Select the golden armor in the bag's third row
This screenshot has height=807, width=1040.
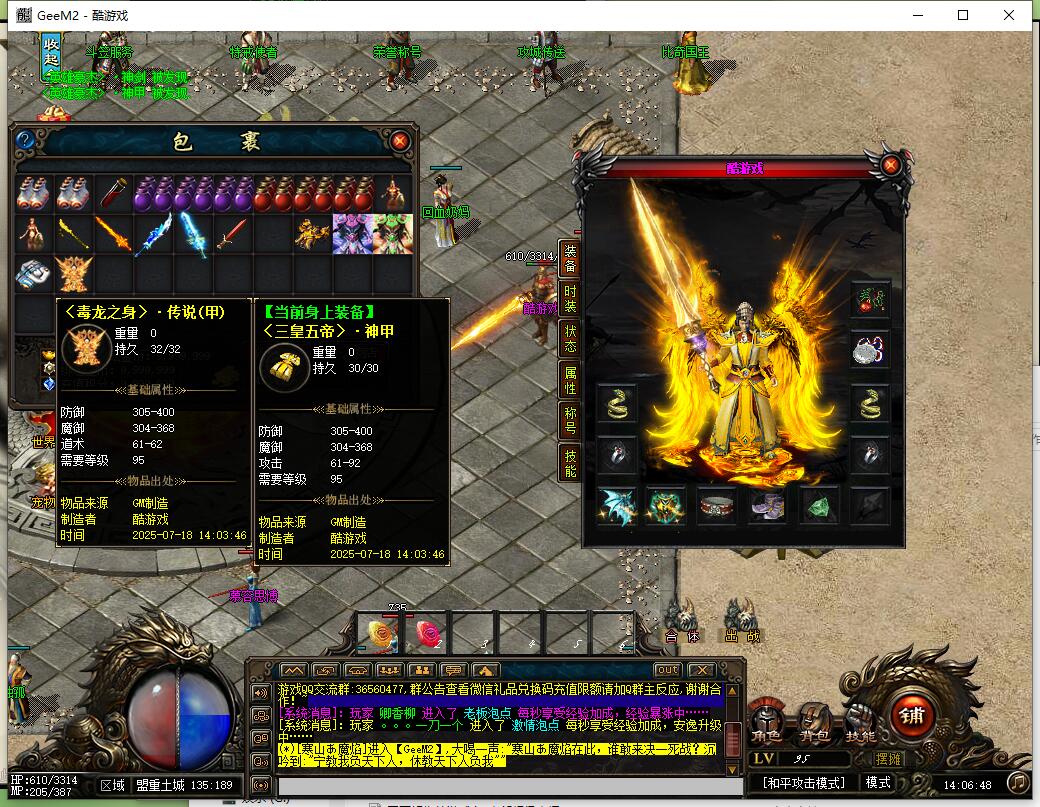(x=74, y=272)
